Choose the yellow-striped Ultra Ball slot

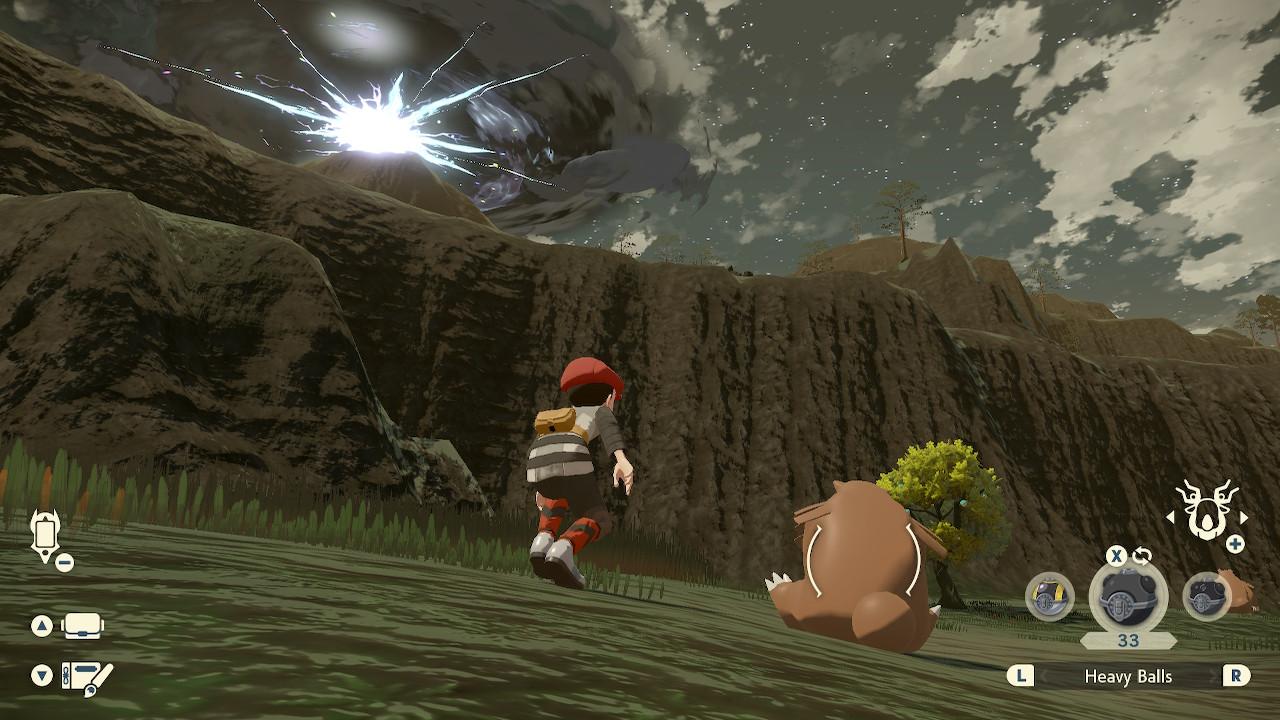[x=1049, y=596]
